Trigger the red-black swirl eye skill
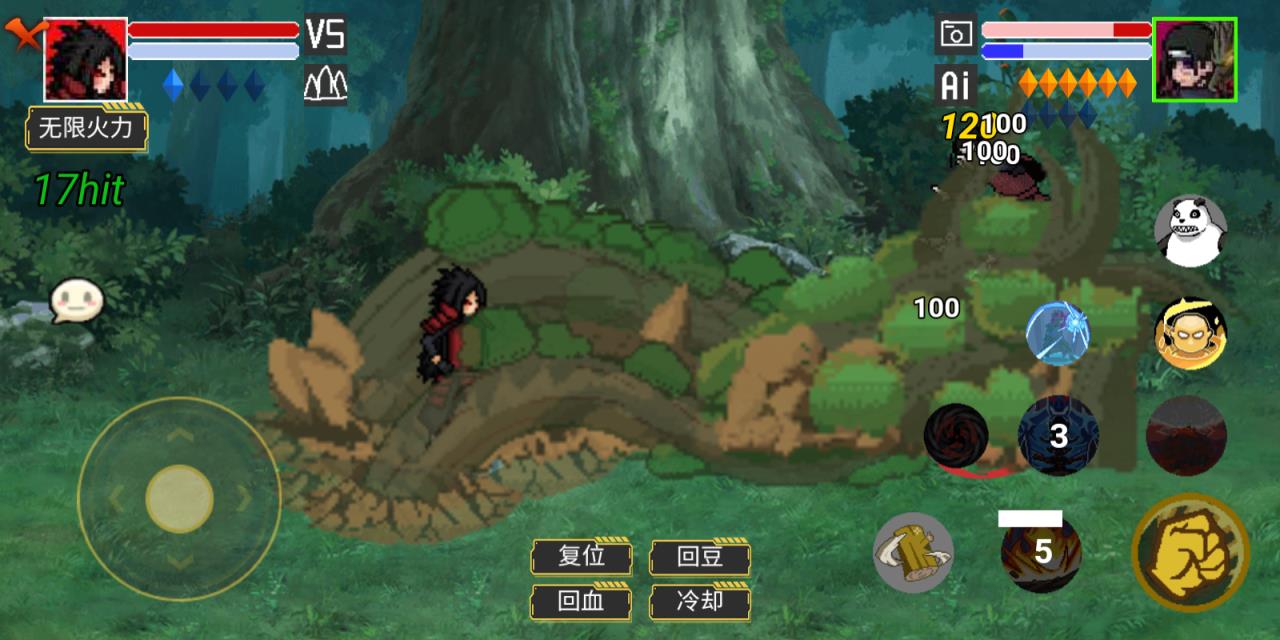 [x=956, y=436]
